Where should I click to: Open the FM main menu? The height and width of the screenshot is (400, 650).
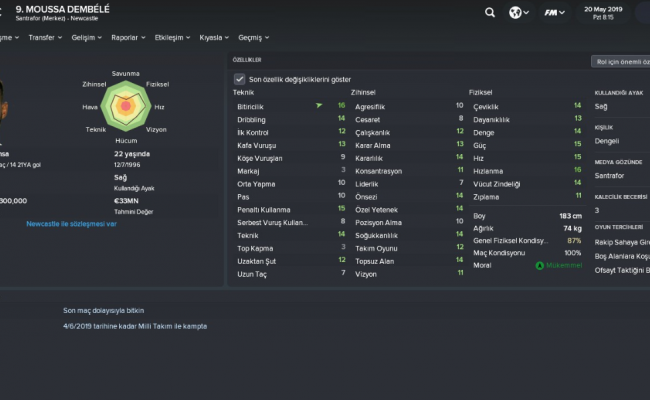(552, 13)
